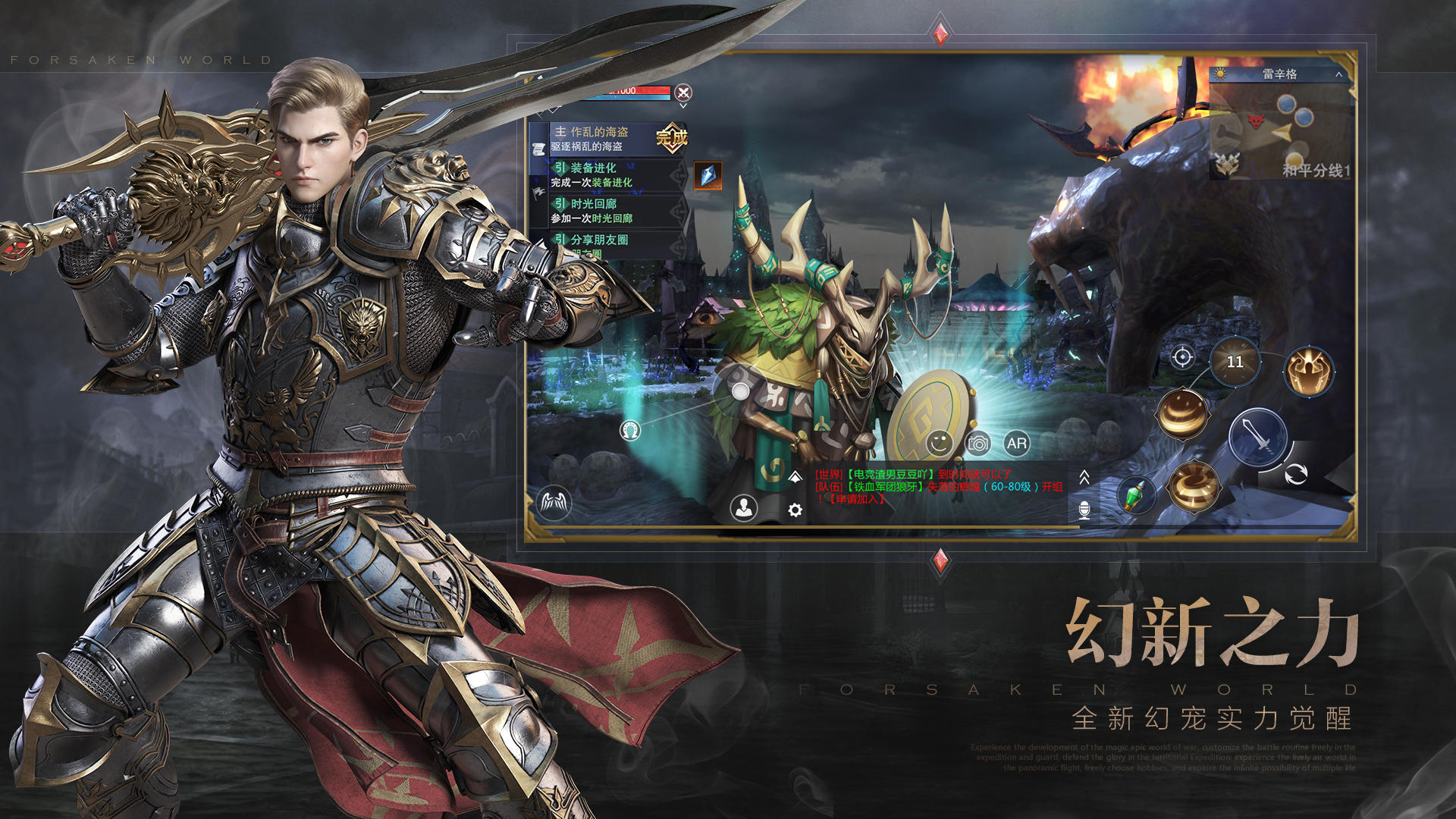This screenshot has width=1456, height=819.
Task: Click the quest reward blue crystal item icon
Action: pos(708,175)
